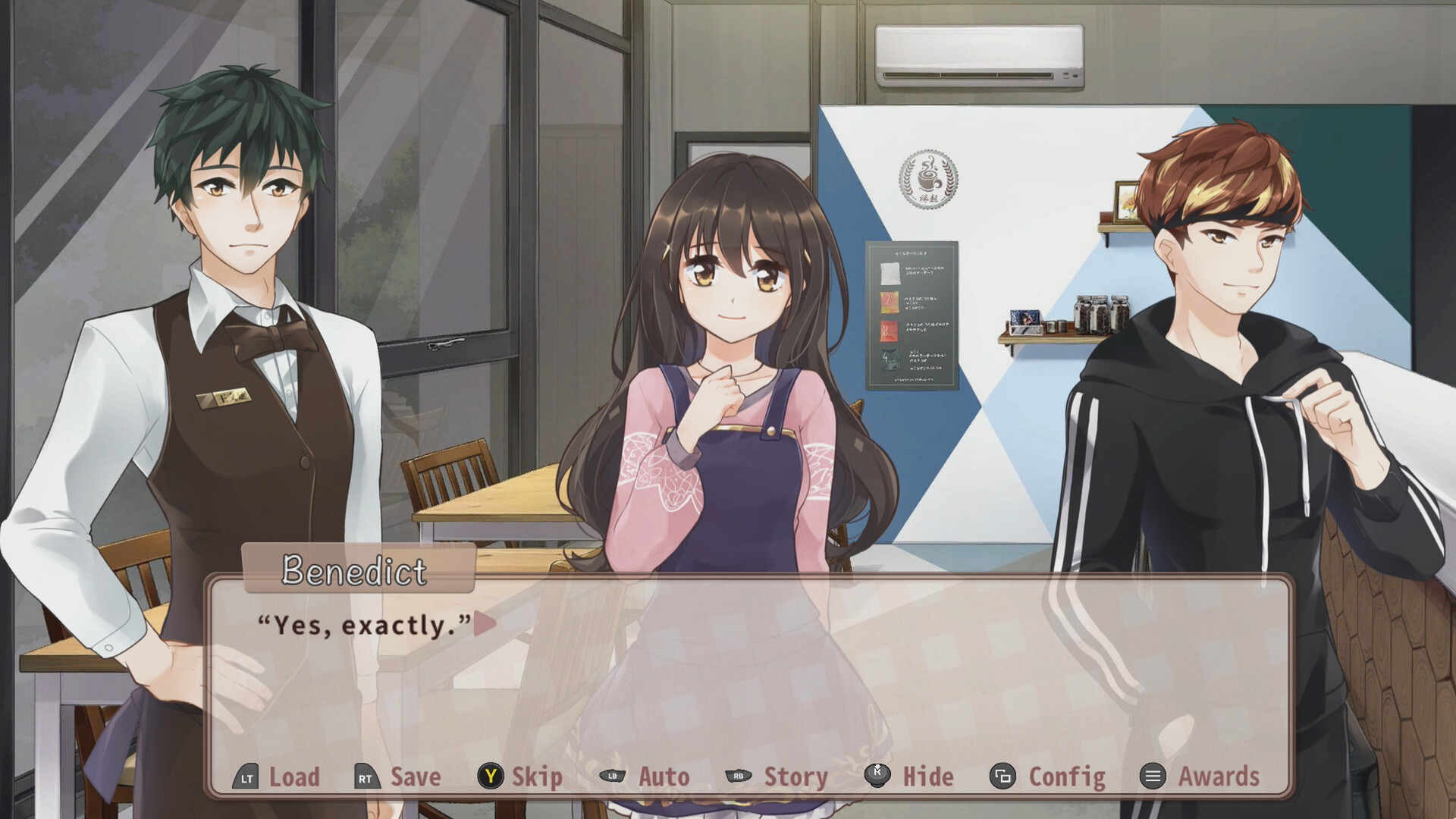Enable Auto playback mode

[663, 777]
